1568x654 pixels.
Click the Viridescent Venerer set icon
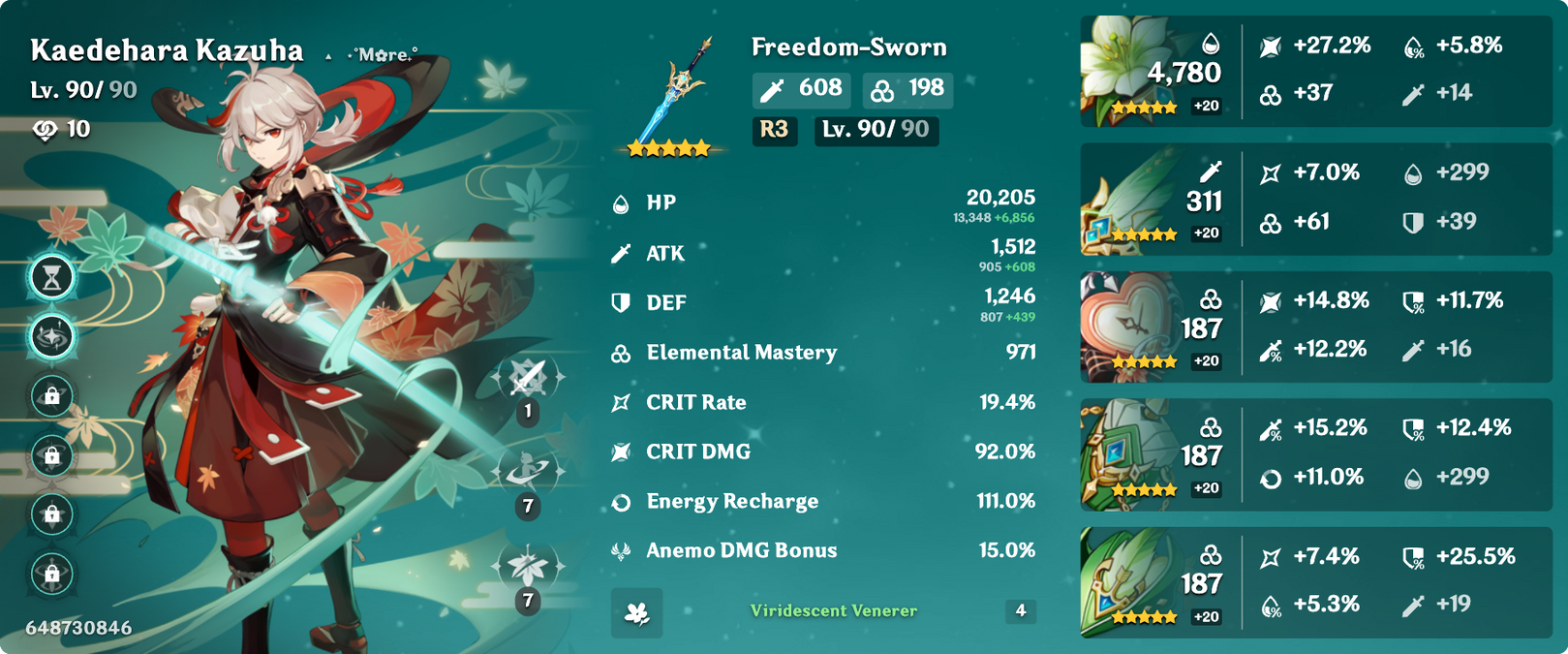tap(636, 612)
